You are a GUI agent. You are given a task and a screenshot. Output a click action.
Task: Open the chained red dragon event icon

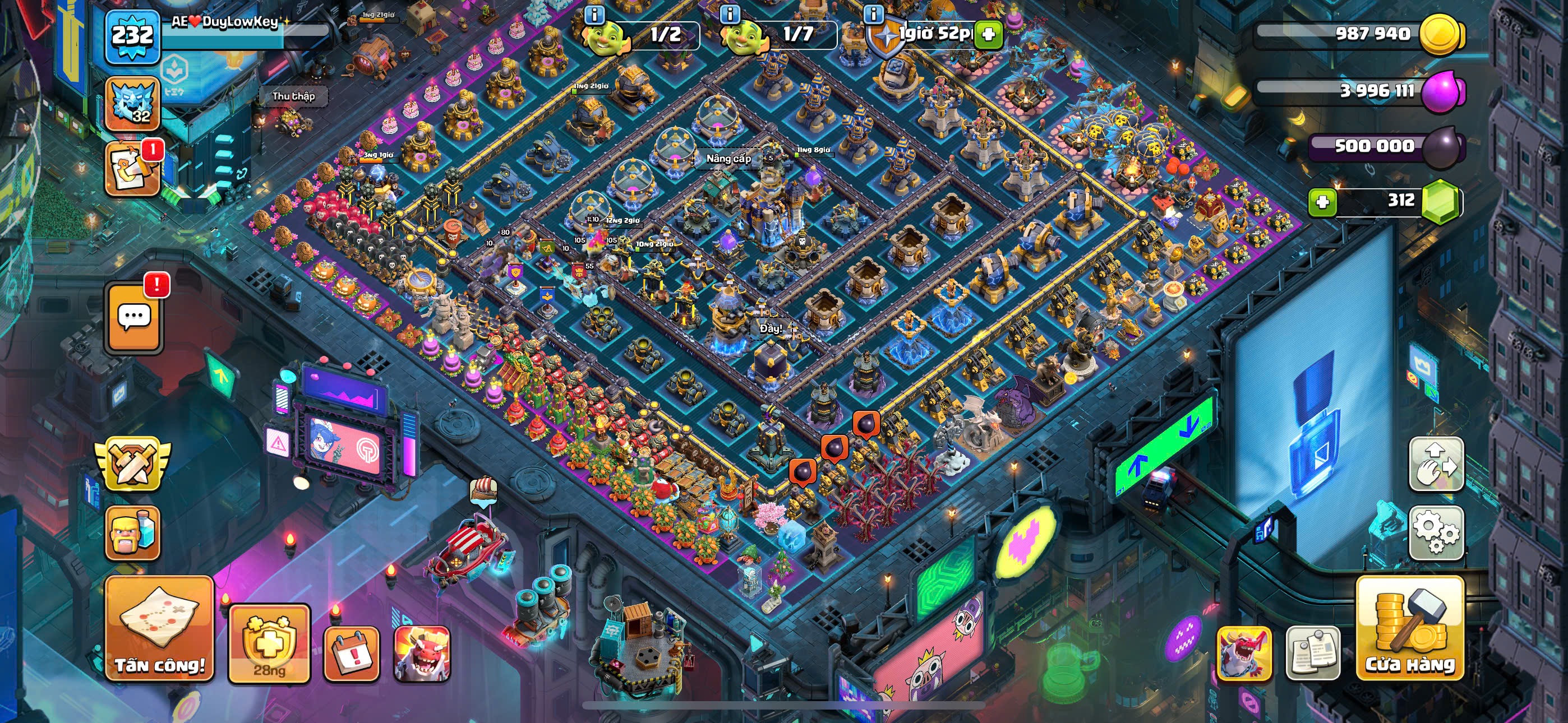point(1243,654)
